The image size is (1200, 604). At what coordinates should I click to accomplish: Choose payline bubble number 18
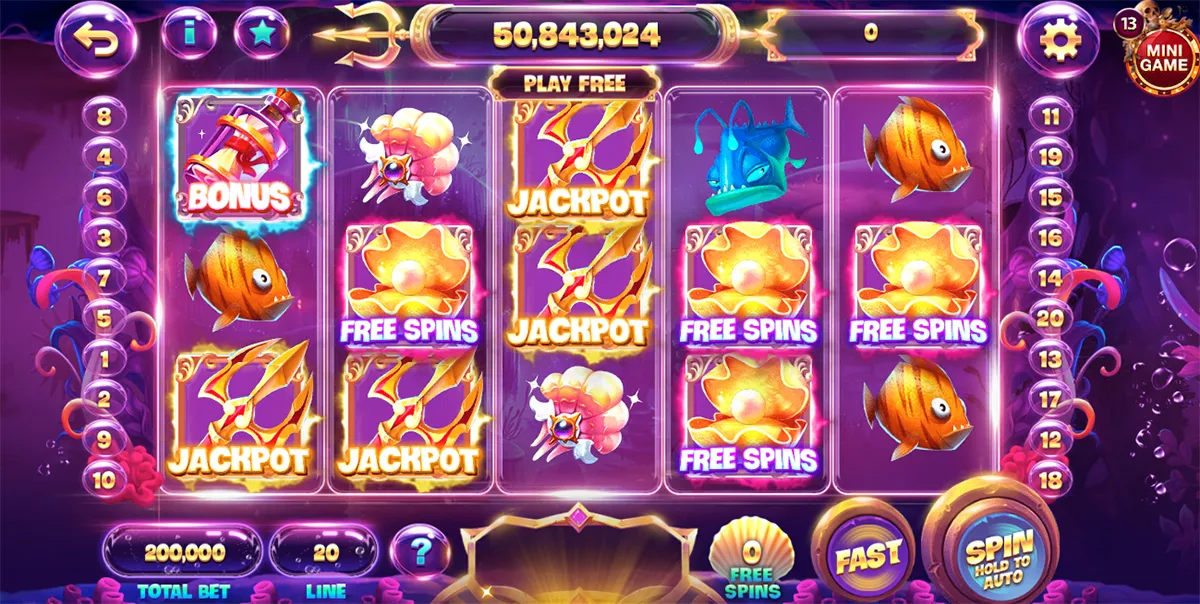click(x=1050, y=479)
